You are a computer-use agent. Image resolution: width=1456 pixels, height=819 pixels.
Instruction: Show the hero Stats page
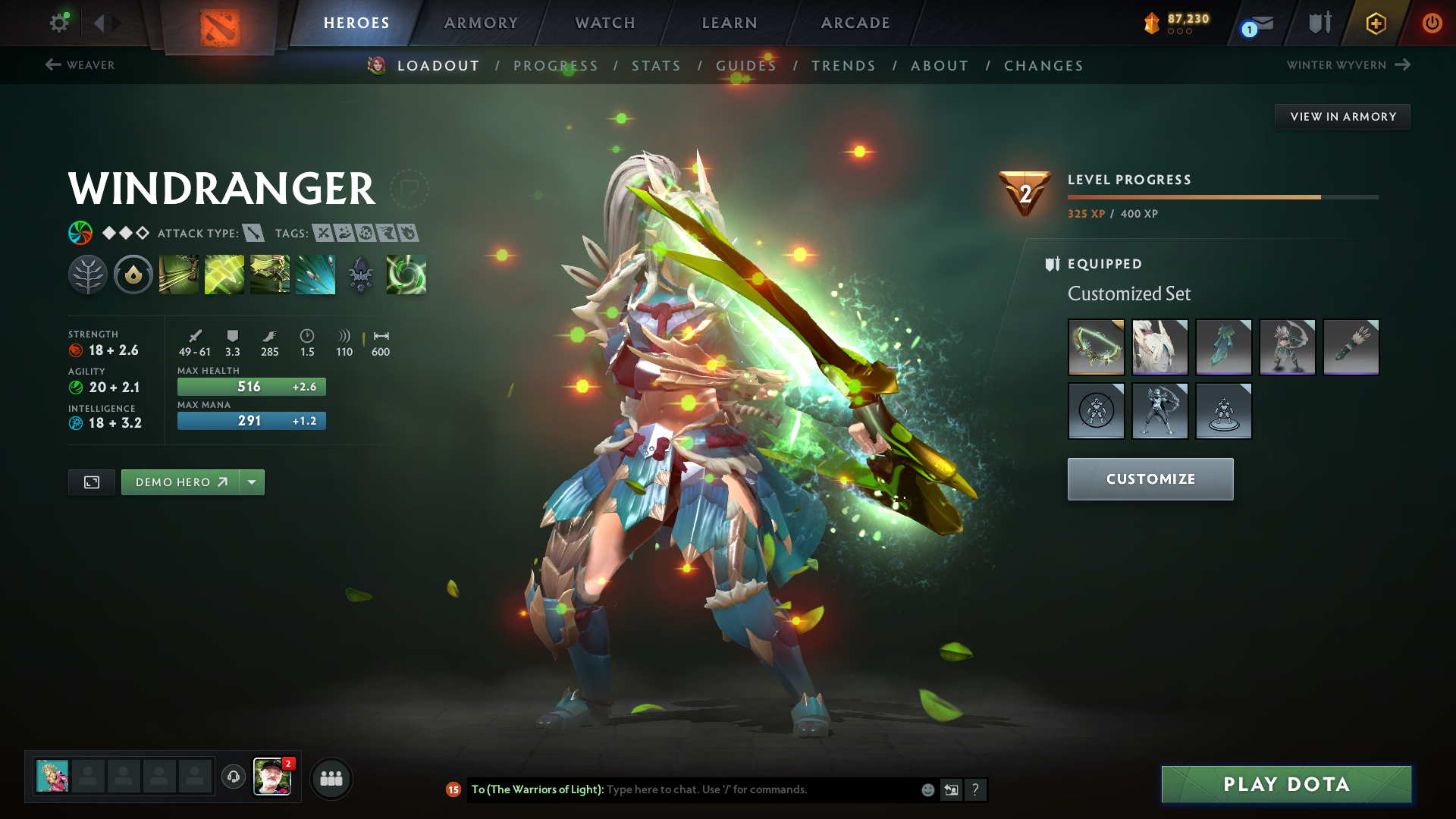tap(656, 66)
